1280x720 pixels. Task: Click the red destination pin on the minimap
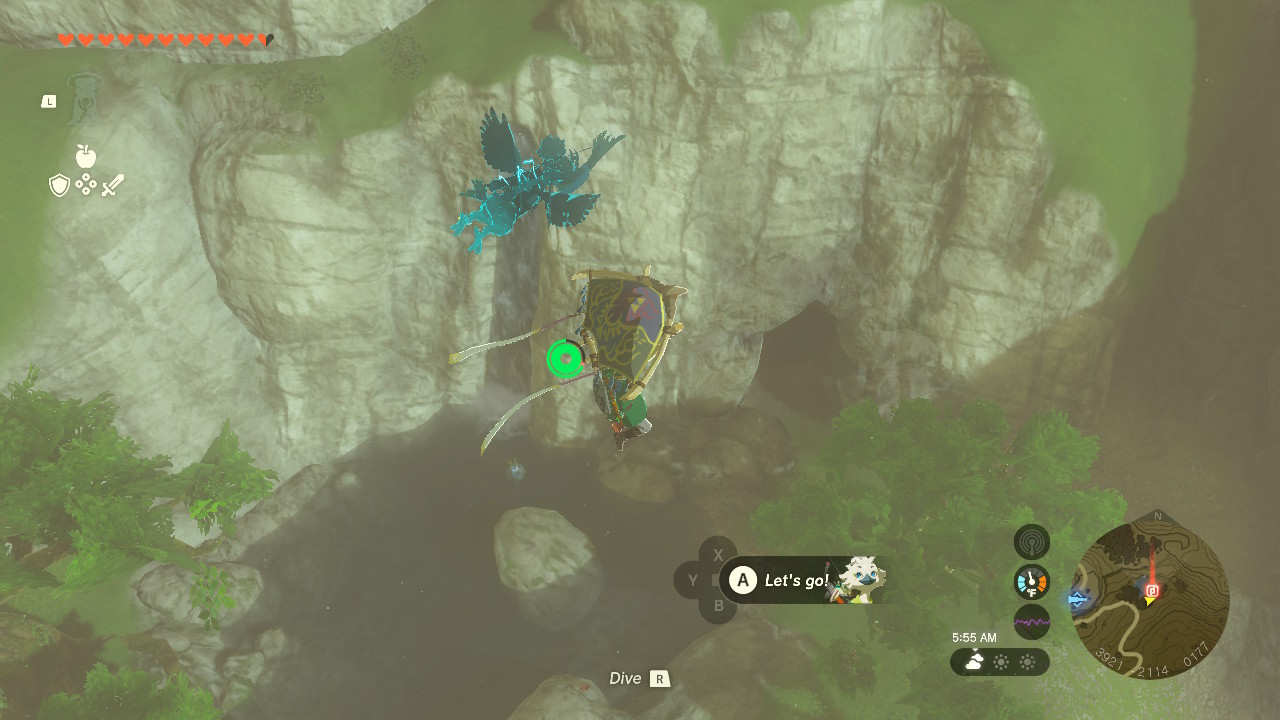pyautogui.click(x=1152, y=590)
